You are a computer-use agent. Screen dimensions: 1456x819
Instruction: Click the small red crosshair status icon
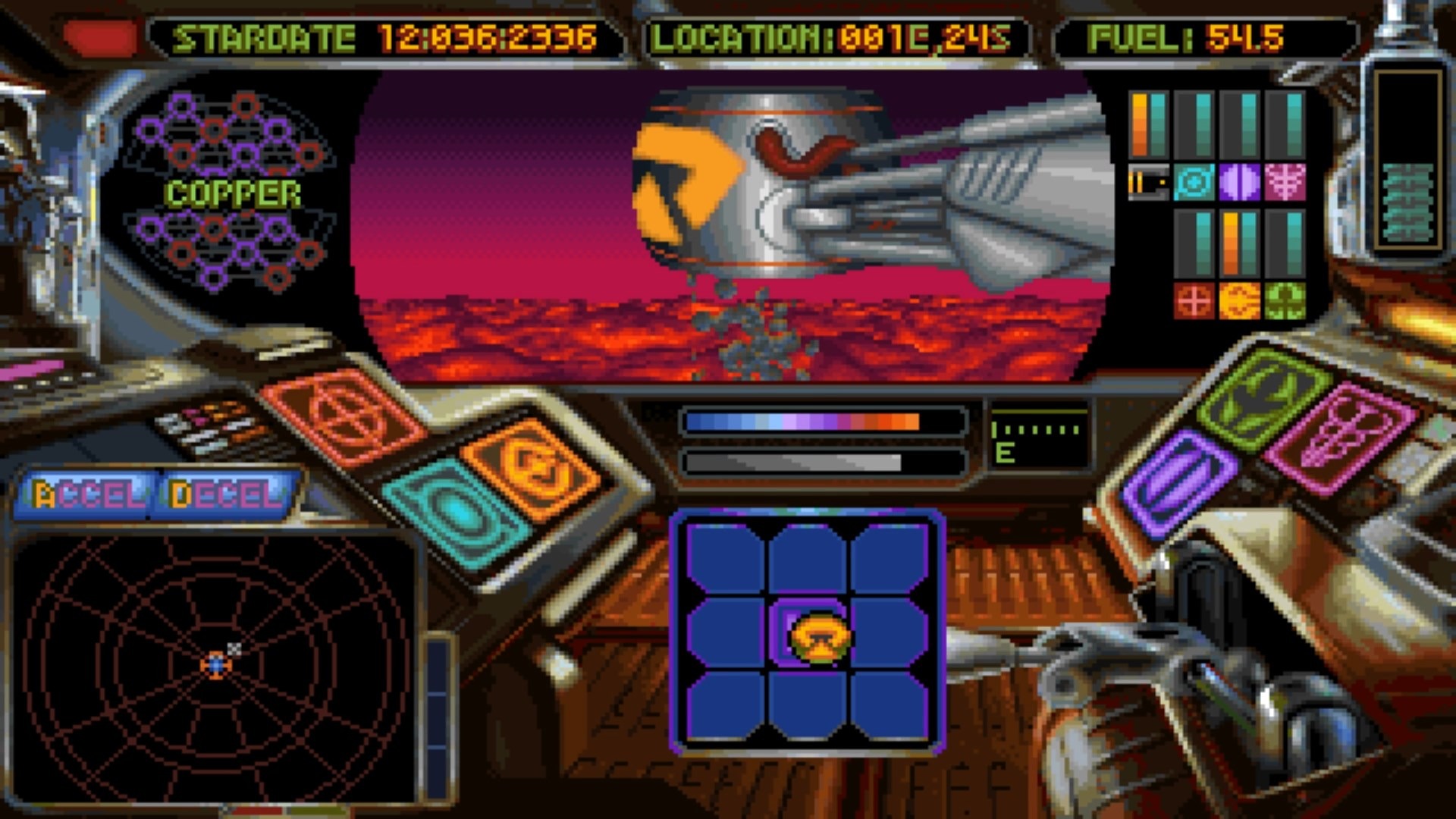tap(1194, 301)
